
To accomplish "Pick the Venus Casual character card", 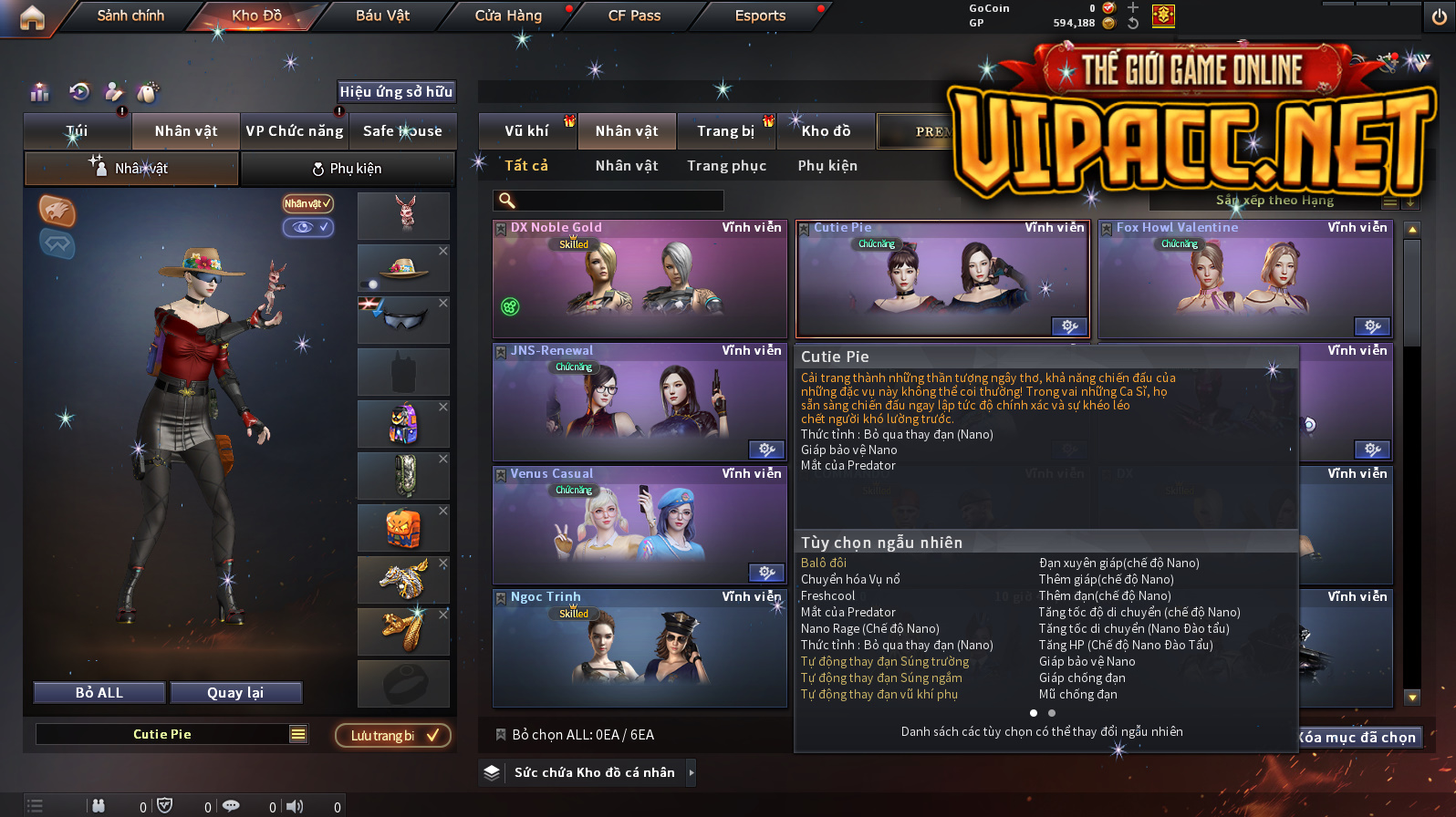I will [640, 525].
